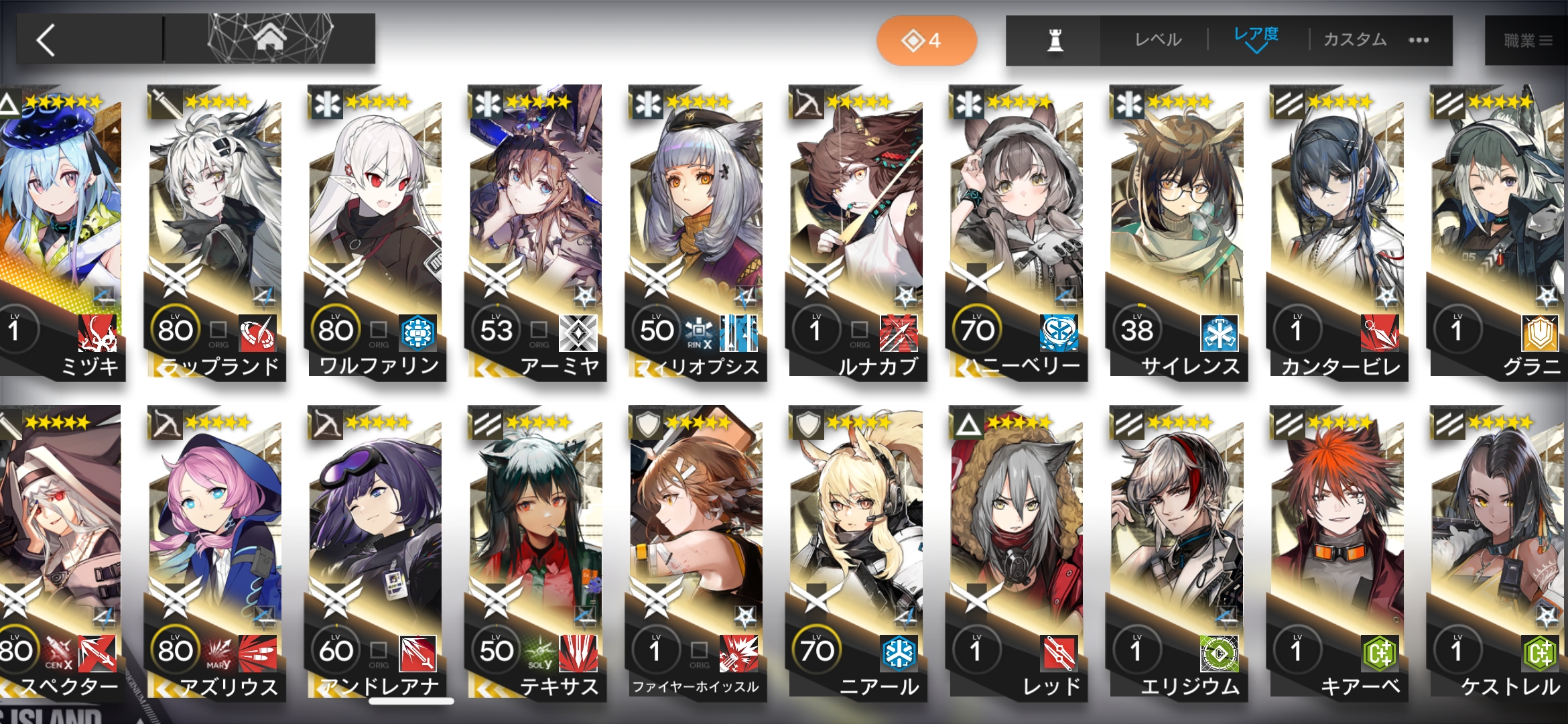Image resolution: width=1568 pixels, height=724 pixels.
Task: Select operator ワルファリン card
Action: 375,228
